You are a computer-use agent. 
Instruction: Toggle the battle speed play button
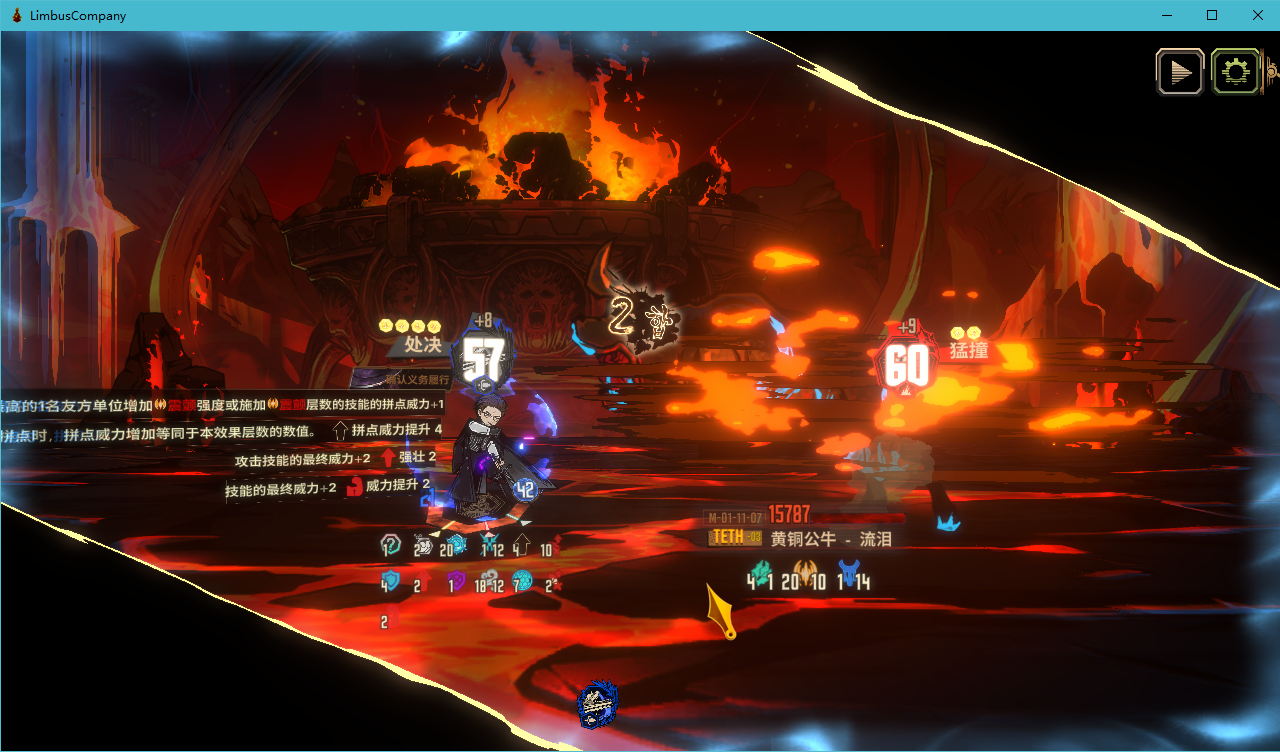[1180, 72]
